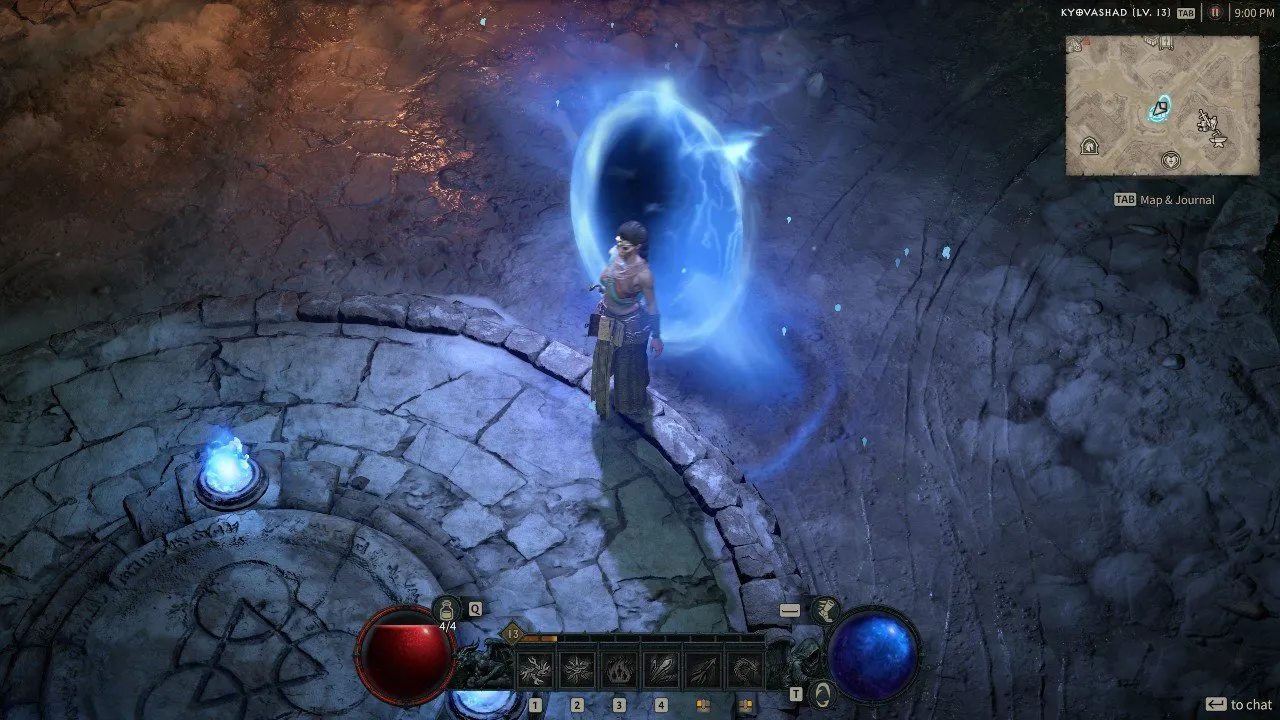Click the red pause icon beside the clock
1280x720 pixels.
pos(1216,13)
